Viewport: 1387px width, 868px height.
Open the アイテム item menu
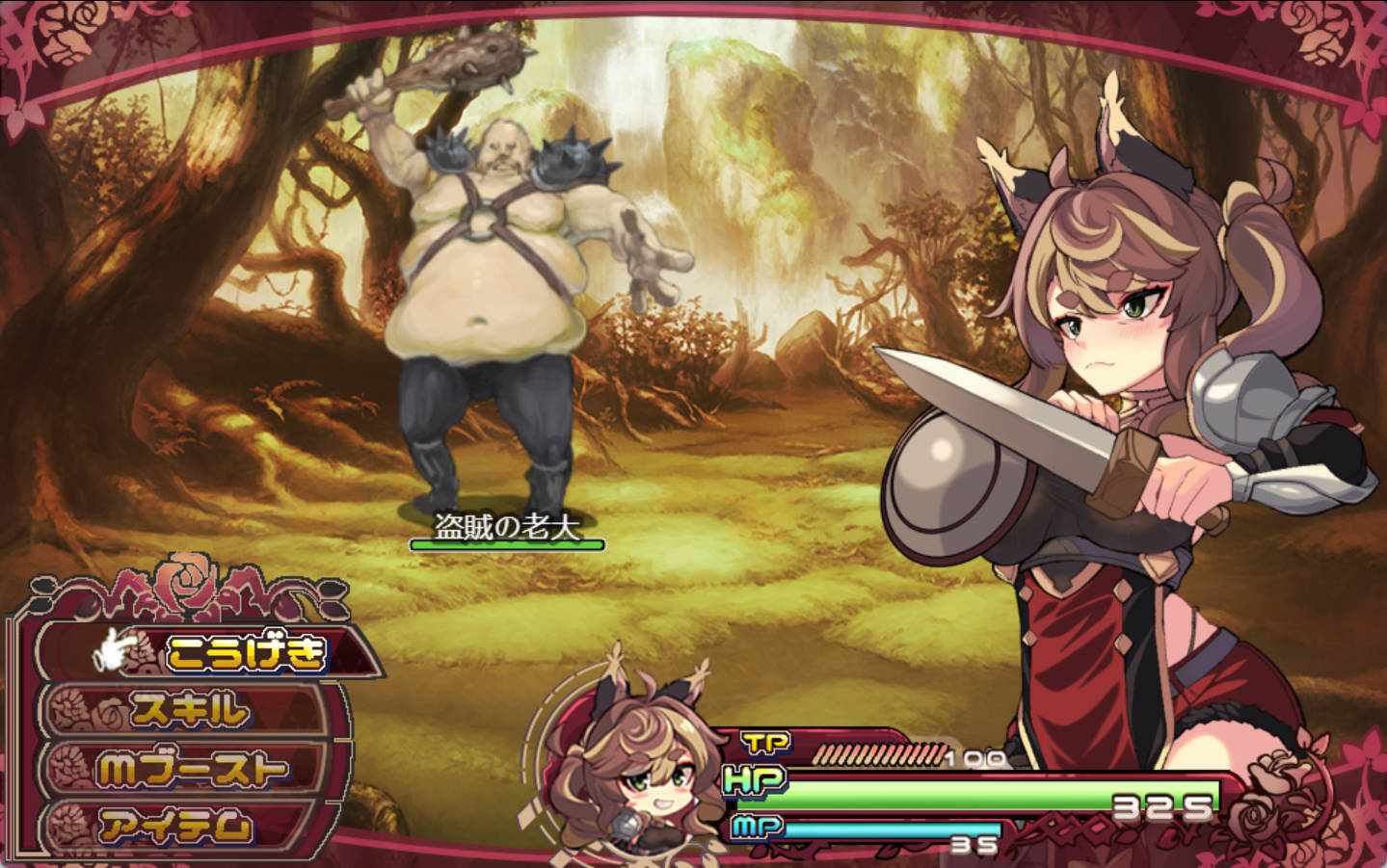coord(177,826)
